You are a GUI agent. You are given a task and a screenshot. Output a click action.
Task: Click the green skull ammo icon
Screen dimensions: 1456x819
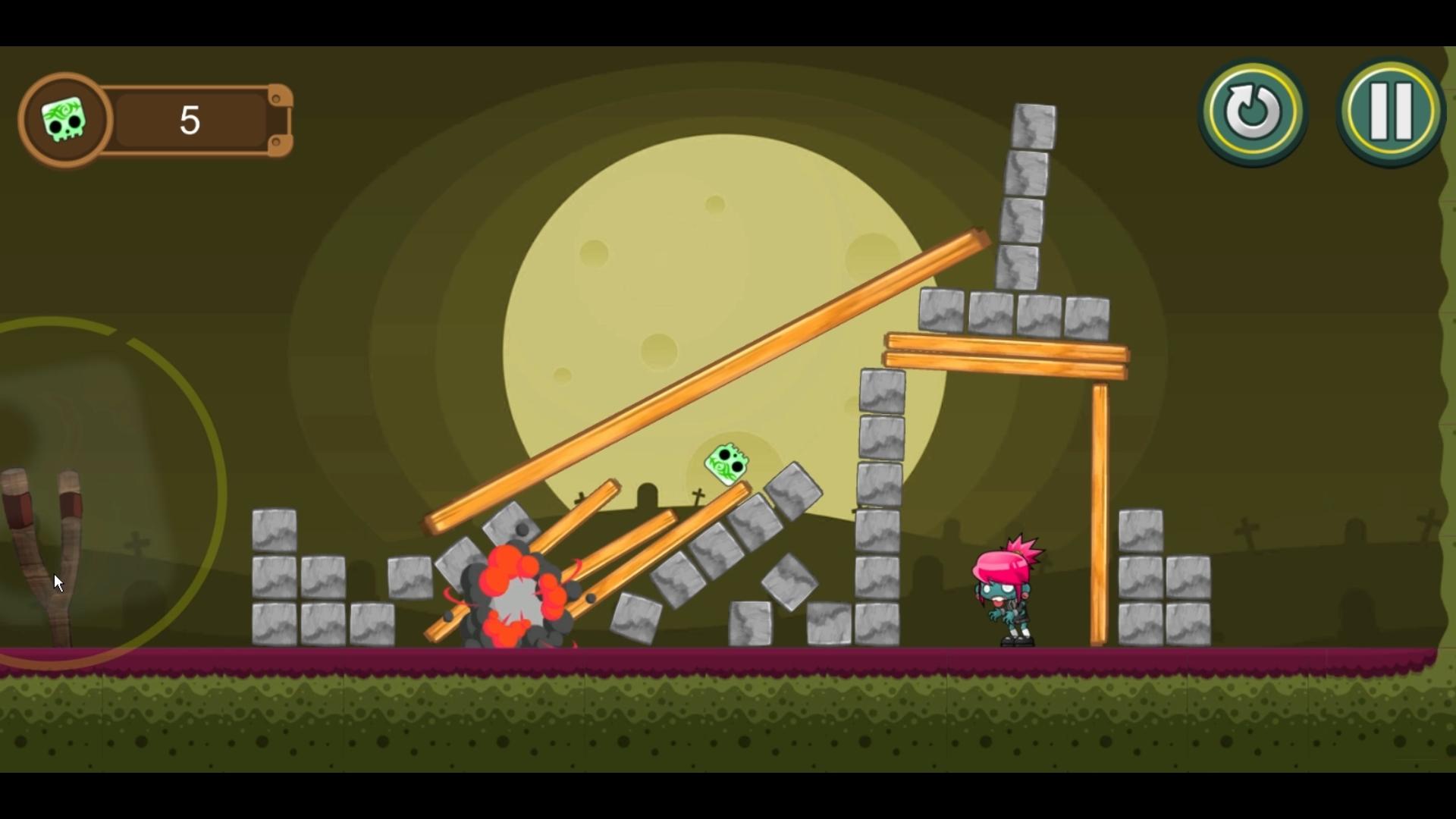(64, 119)
